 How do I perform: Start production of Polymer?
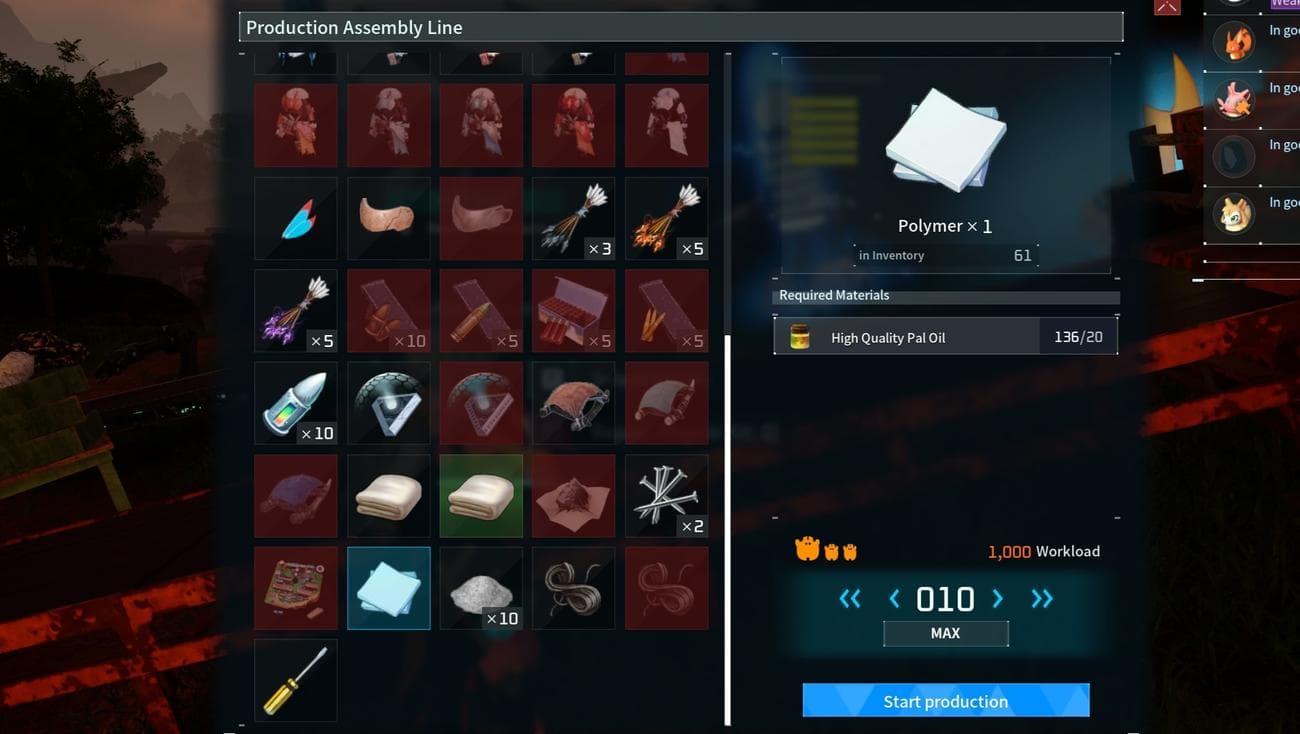945,701
